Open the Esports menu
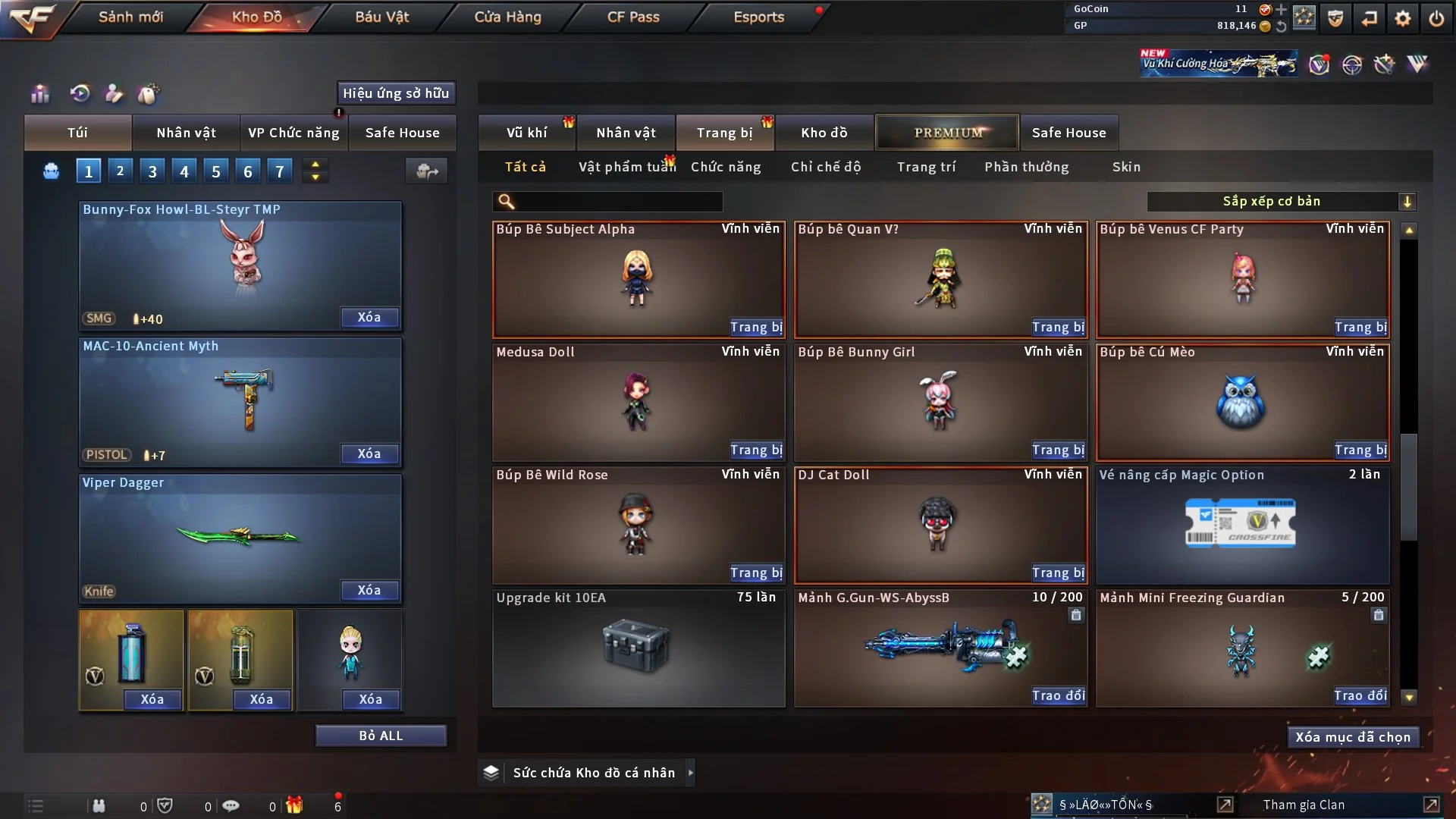The height and width of the screenshot is (819, 1456). pyautogui.click(x=758, y=17)
